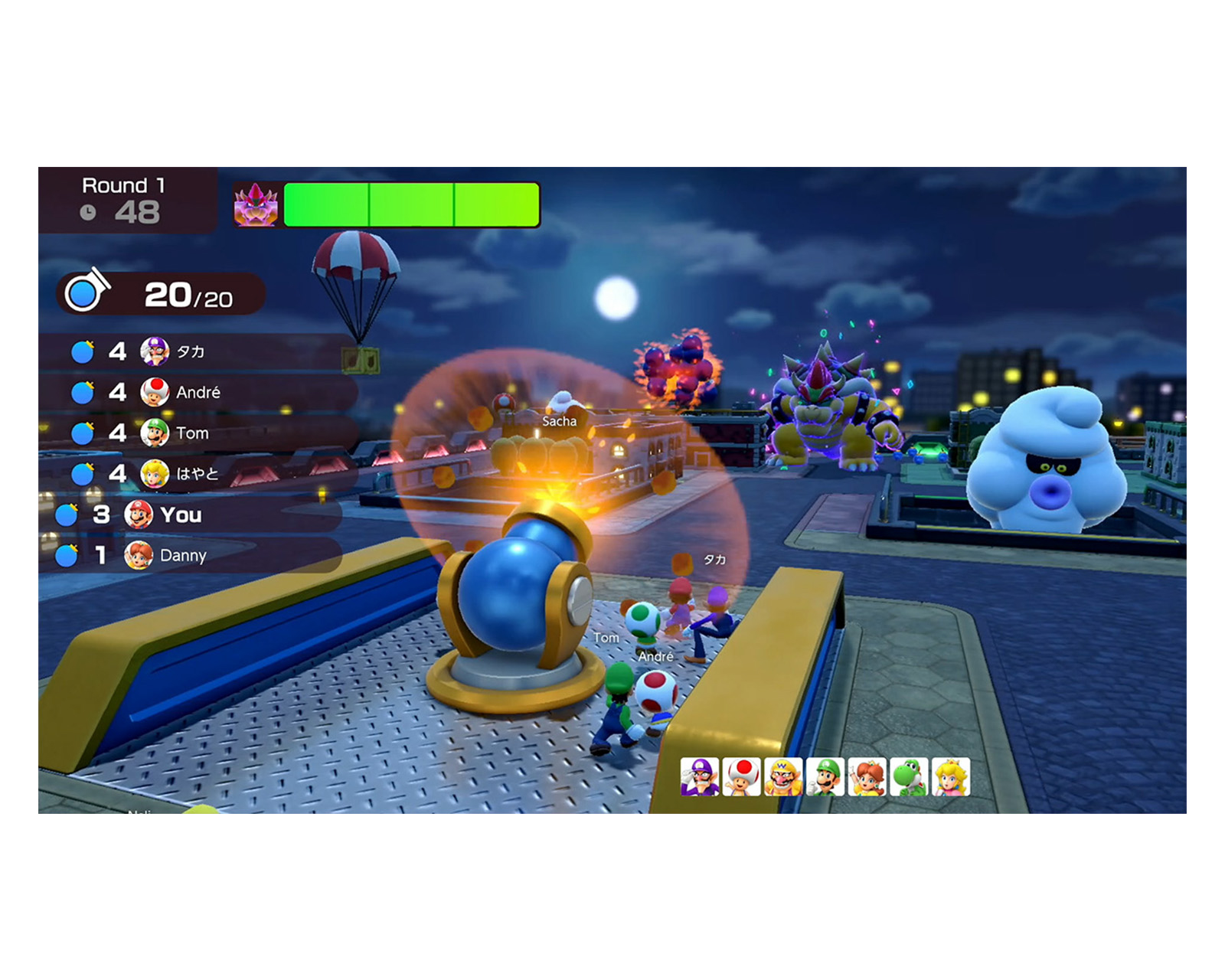Click the Bowser icon beside the health bar

[256, 204]
